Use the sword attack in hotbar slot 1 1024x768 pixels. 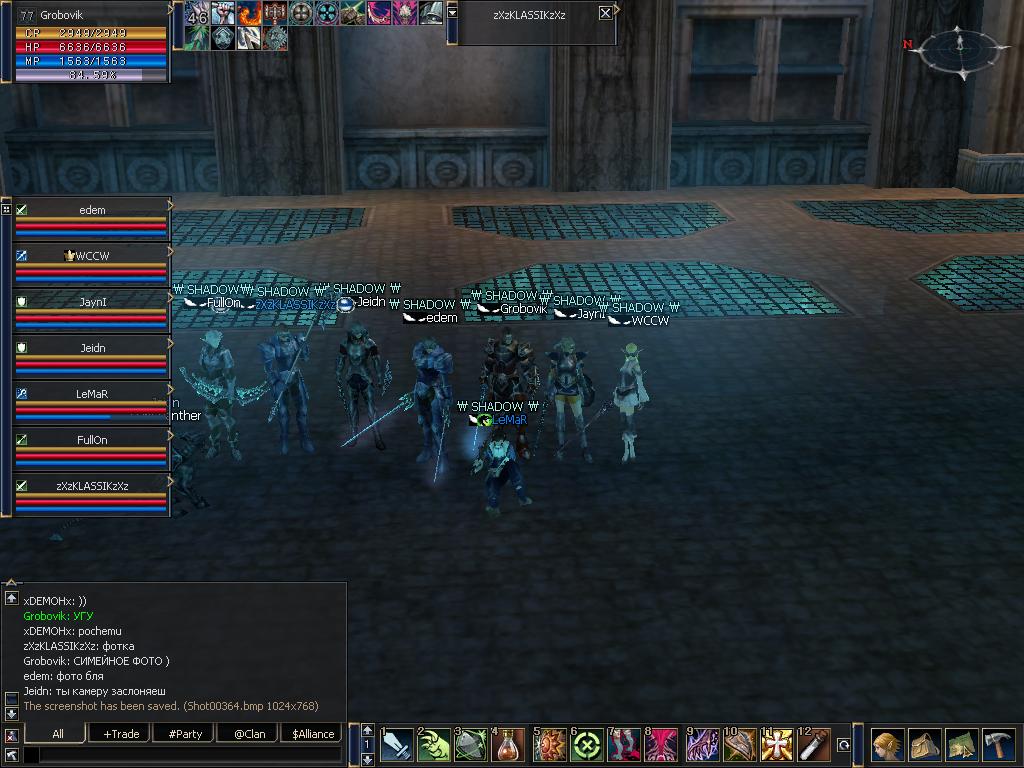[x=396, y=745]
